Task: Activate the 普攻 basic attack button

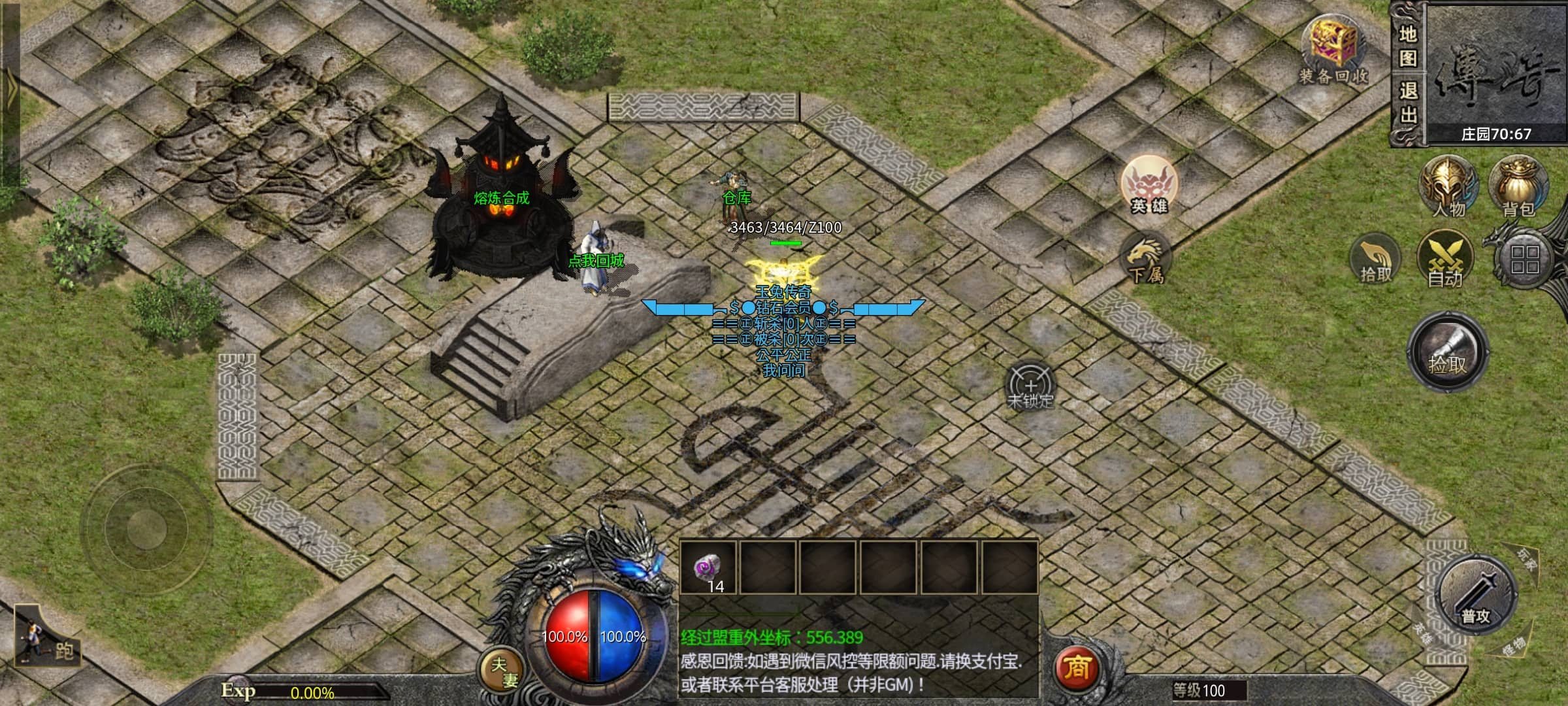Action: (1475, 596)
